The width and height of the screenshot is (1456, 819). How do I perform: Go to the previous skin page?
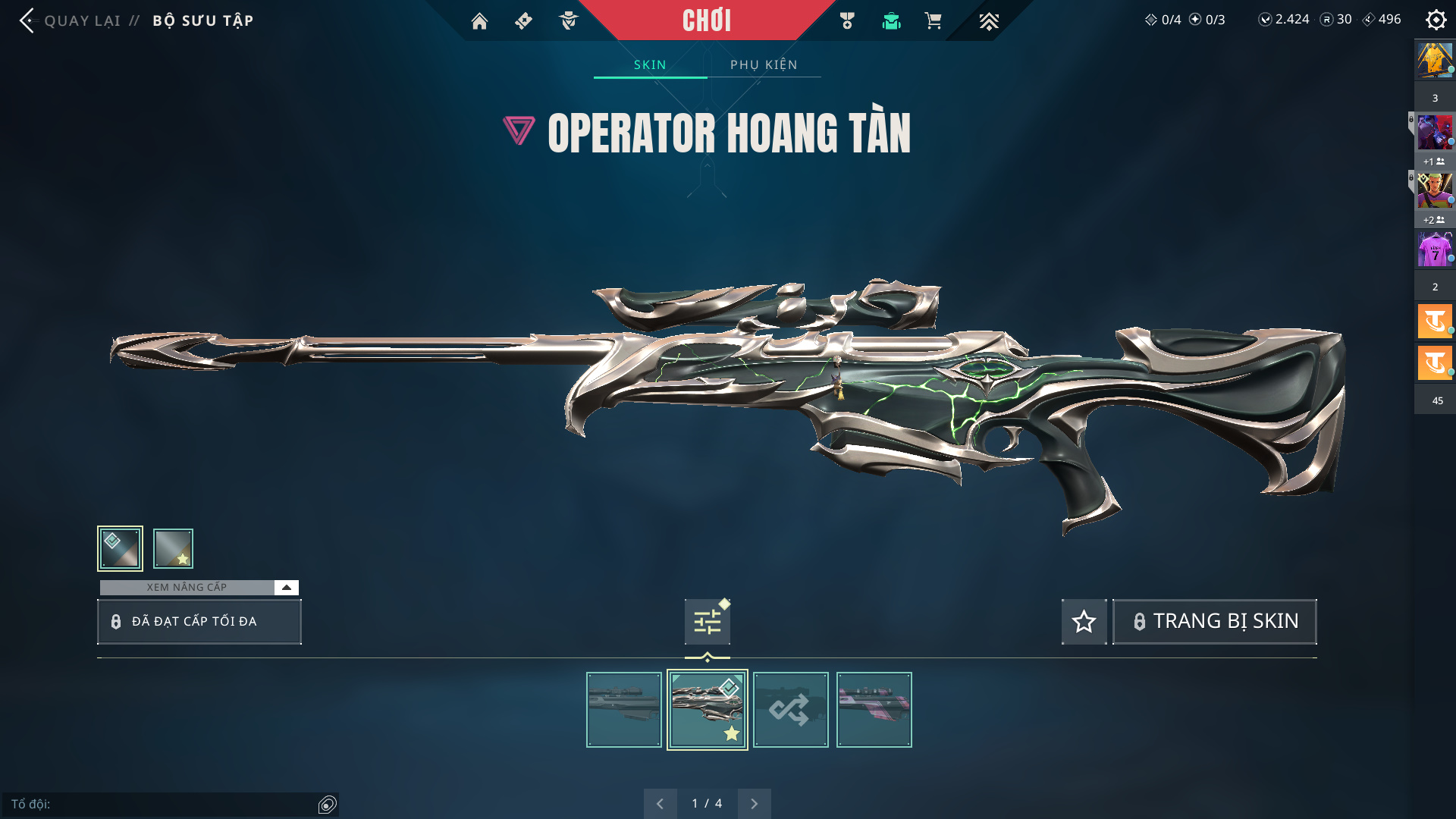660,804
